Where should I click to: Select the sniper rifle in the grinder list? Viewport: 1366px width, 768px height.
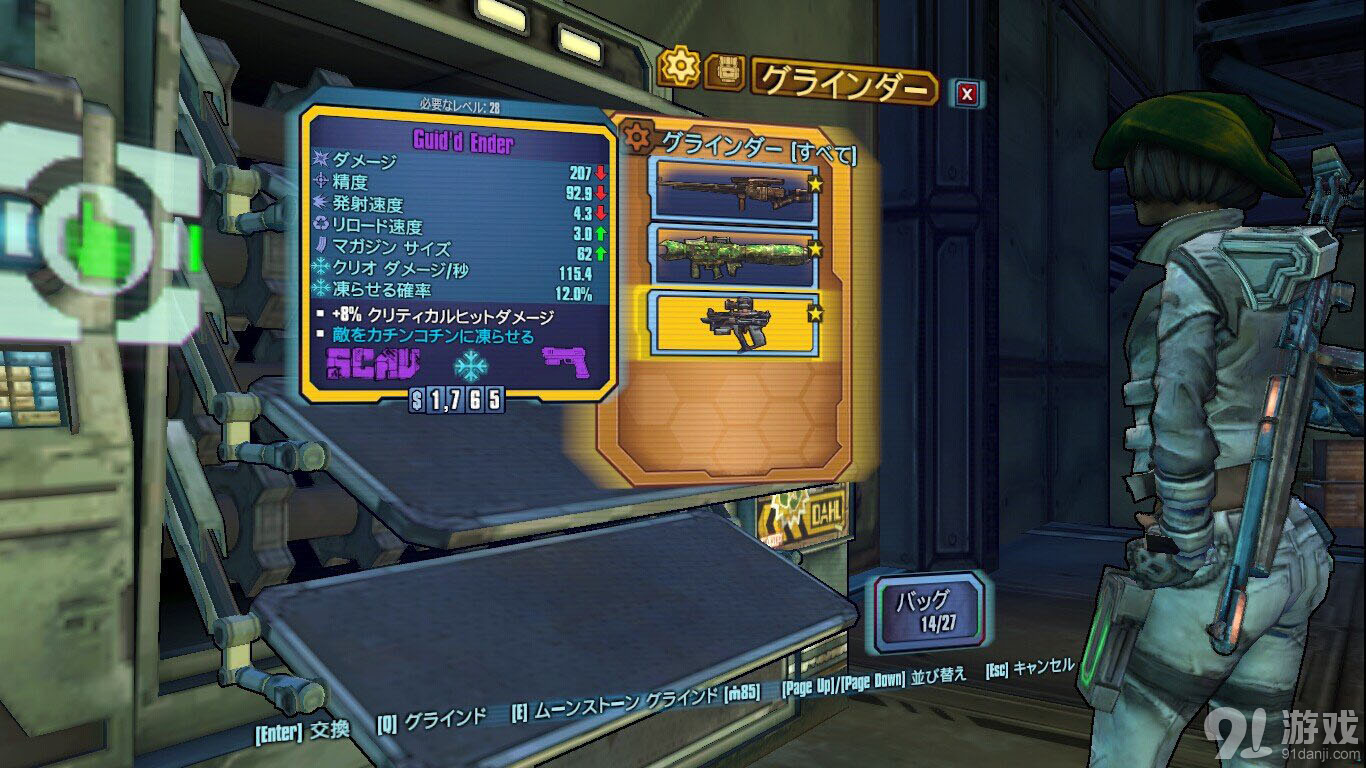coord(735,188)
